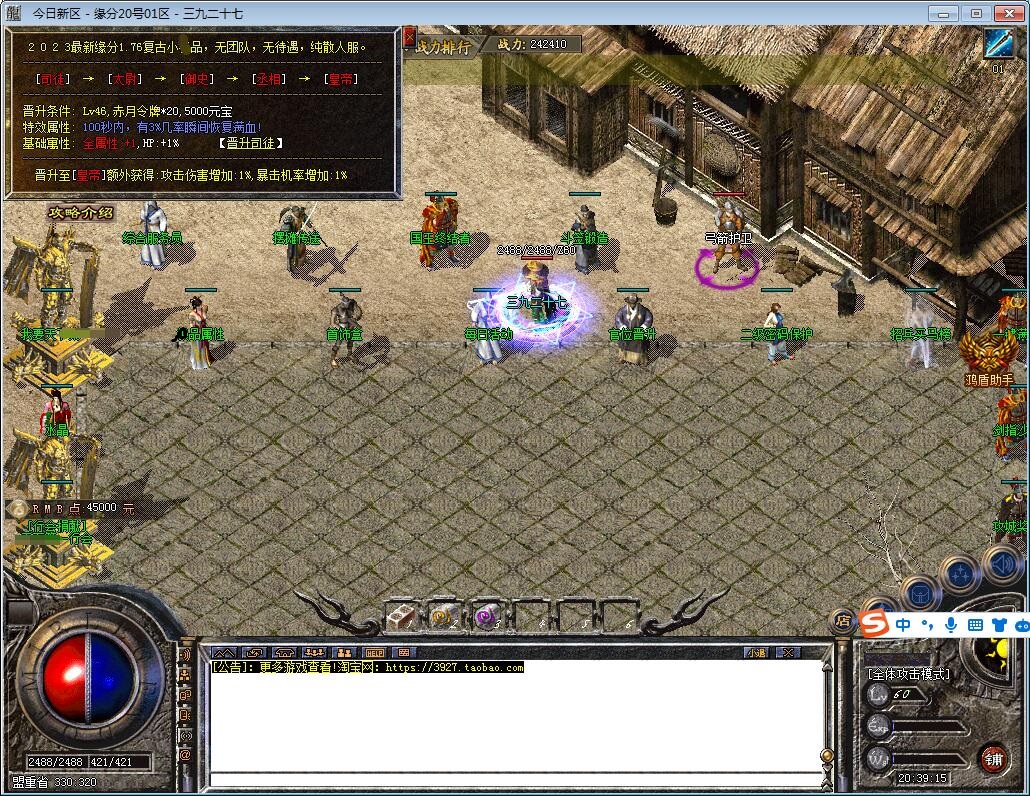Image resolution: width=1030 pixels, height=796 pixels.
Task: Click the 全体攻击模式 attack mode label
Action: tap(908, 674)
